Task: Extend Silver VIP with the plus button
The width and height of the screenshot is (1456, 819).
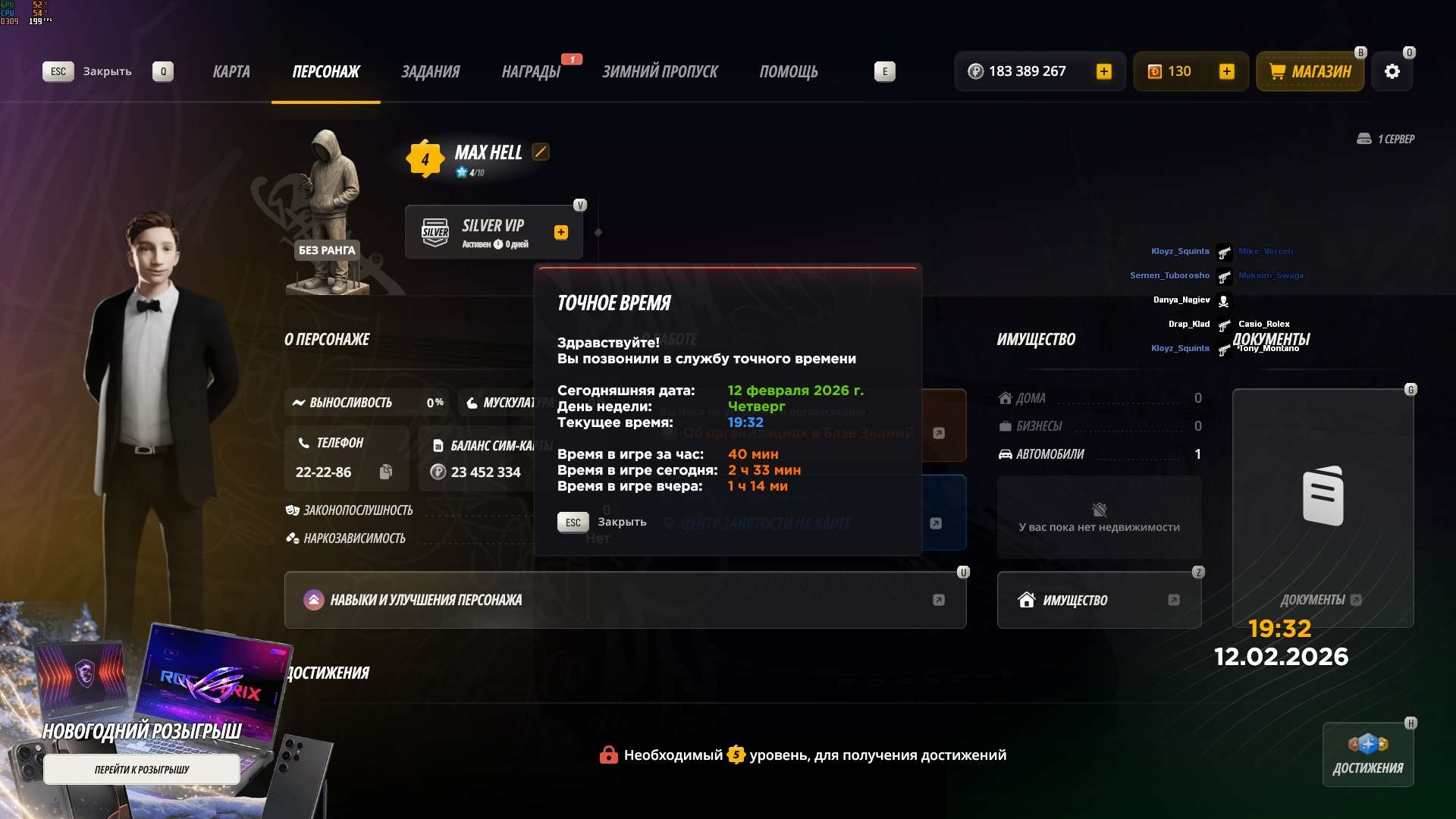Action: point(561,232)
